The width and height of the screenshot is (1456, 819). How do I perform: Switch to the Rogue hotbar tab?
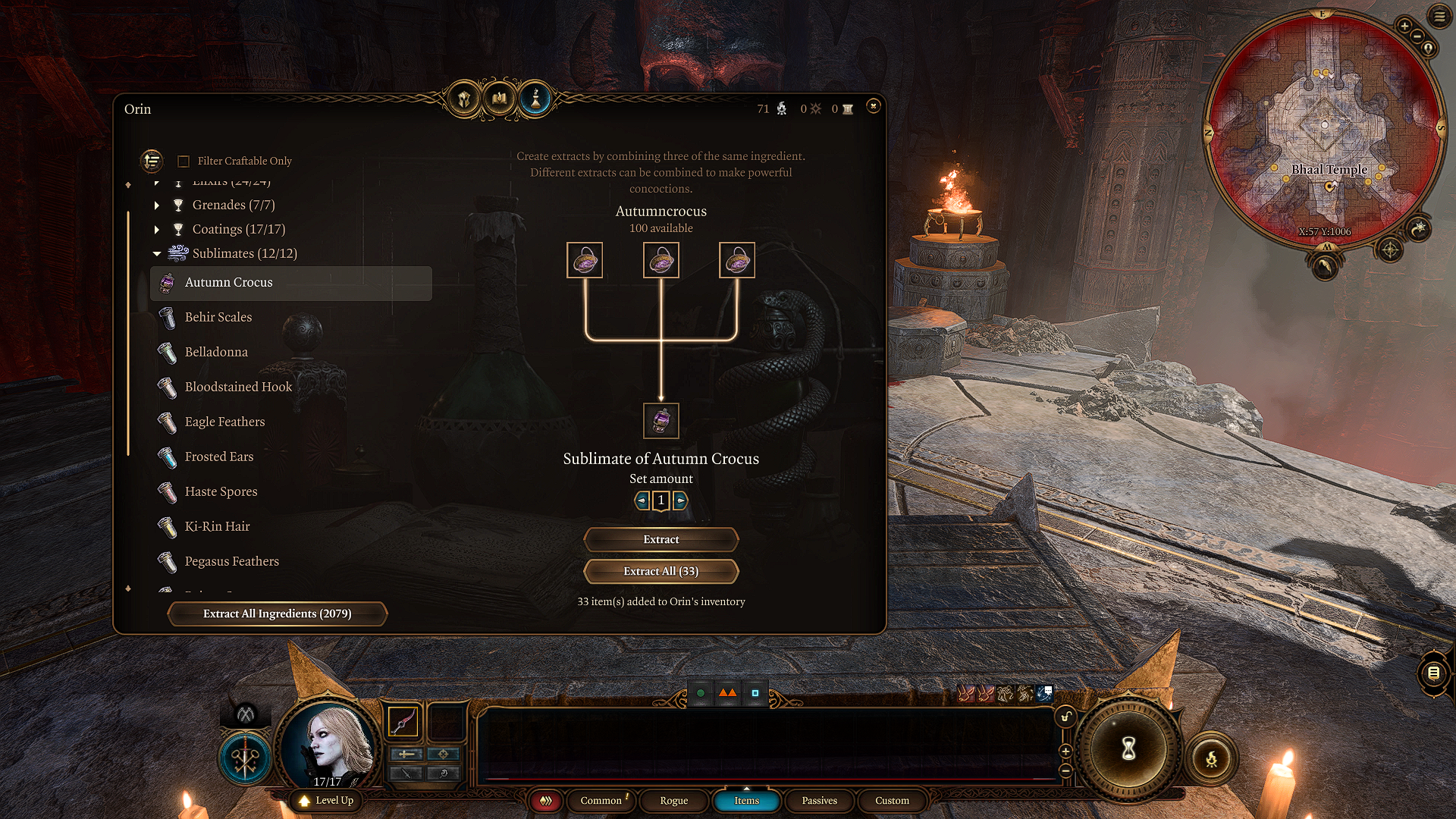(673, 801)
